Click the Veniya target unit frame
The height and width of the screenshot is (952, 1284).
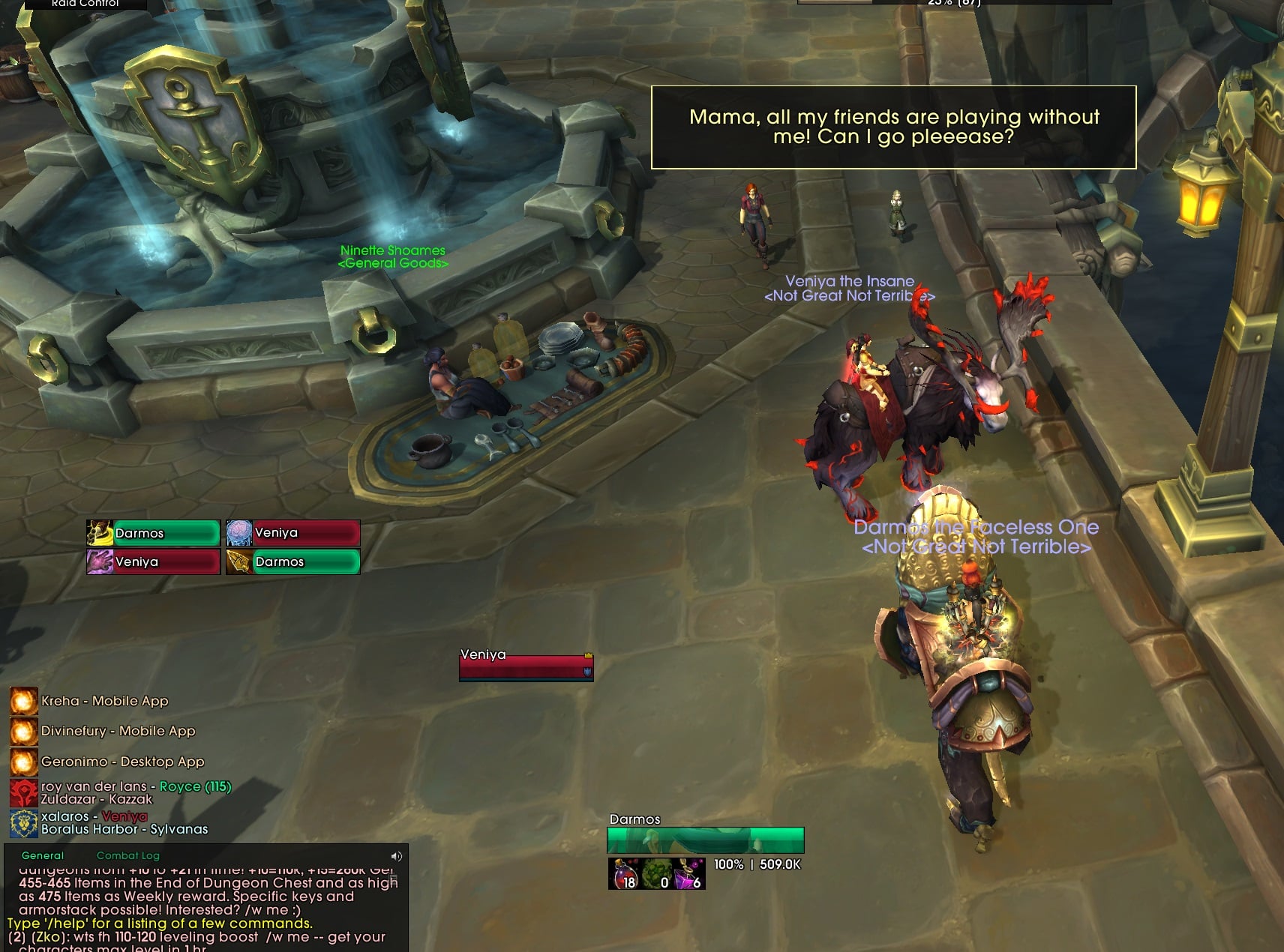pos(526,665)
